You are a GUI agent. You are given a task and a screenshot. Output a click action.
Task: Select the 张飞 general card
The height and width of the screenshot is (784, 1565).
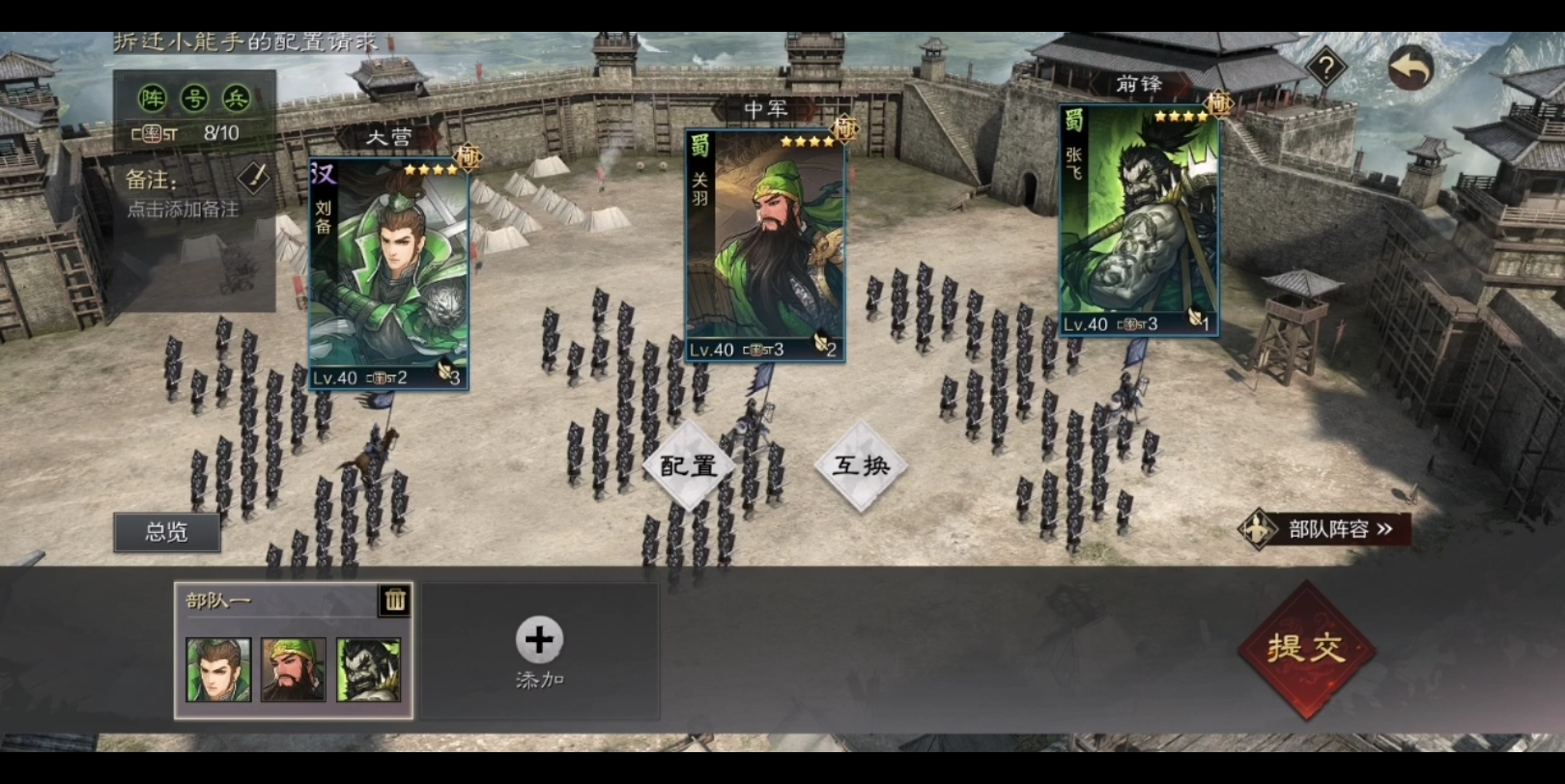click(x=1139, y=222)
